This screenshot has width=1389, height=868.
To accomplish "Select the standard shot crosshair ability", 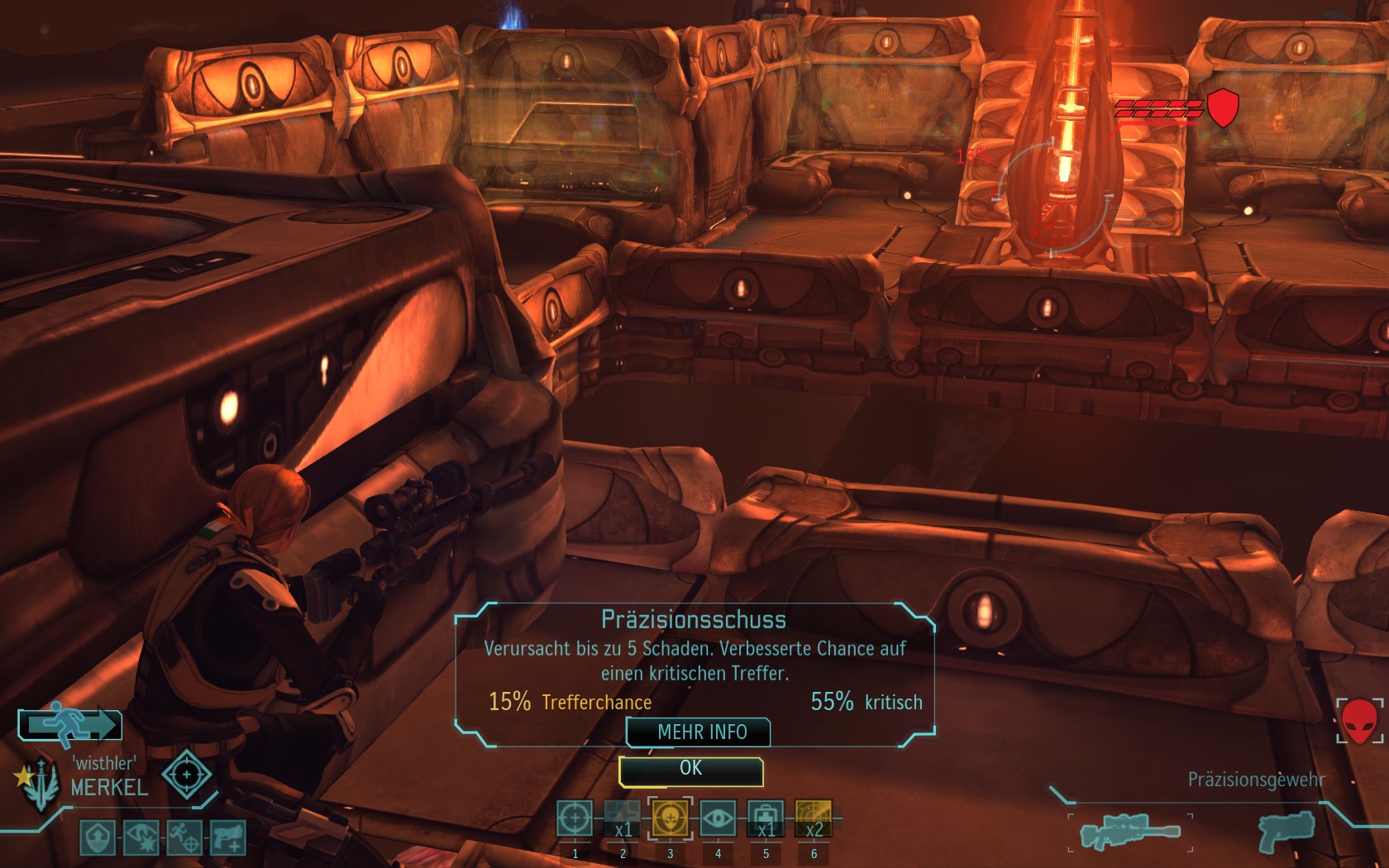I will 575,818.
